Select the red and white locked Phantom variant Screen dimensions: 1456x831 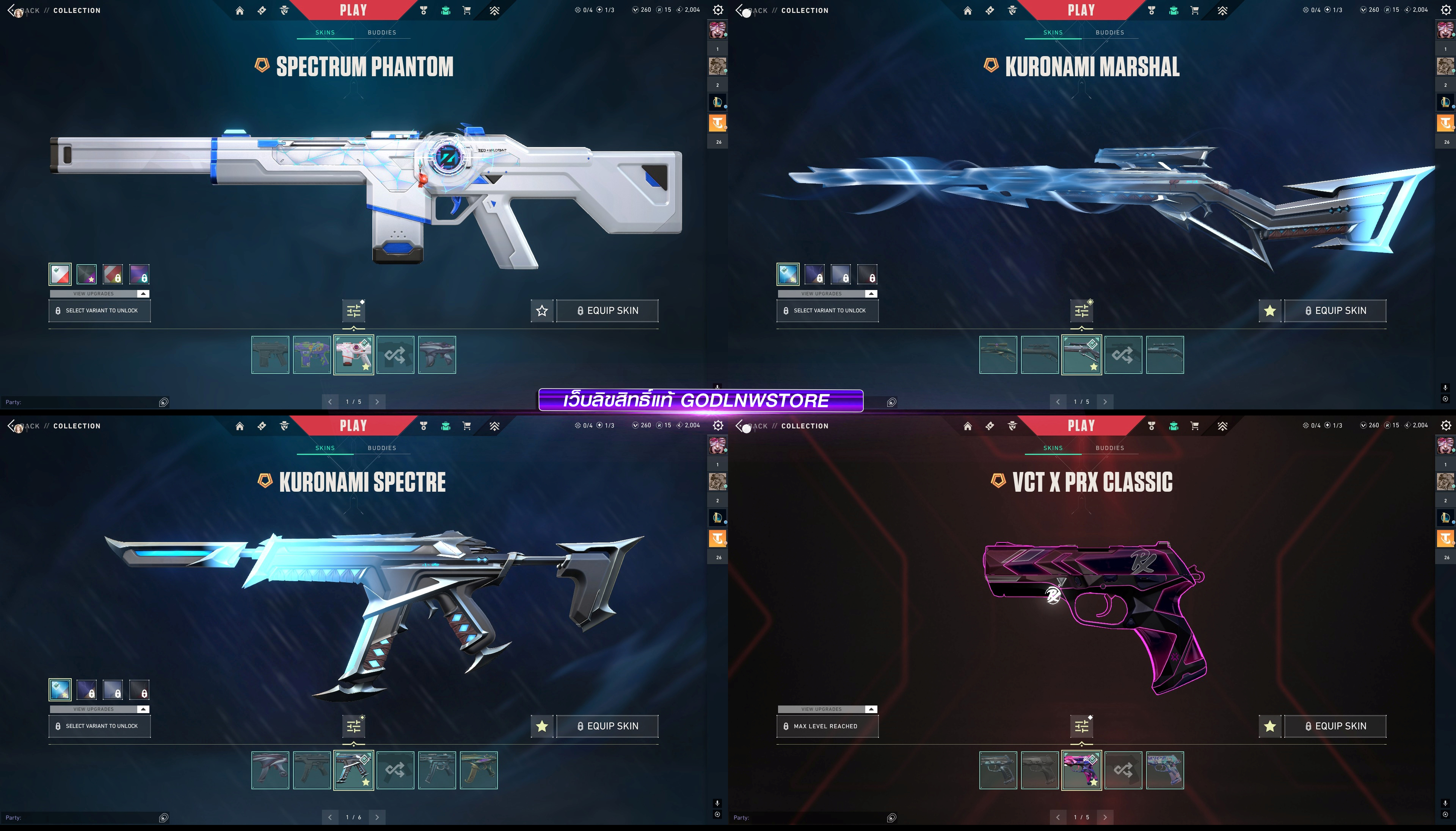[113, 274]
